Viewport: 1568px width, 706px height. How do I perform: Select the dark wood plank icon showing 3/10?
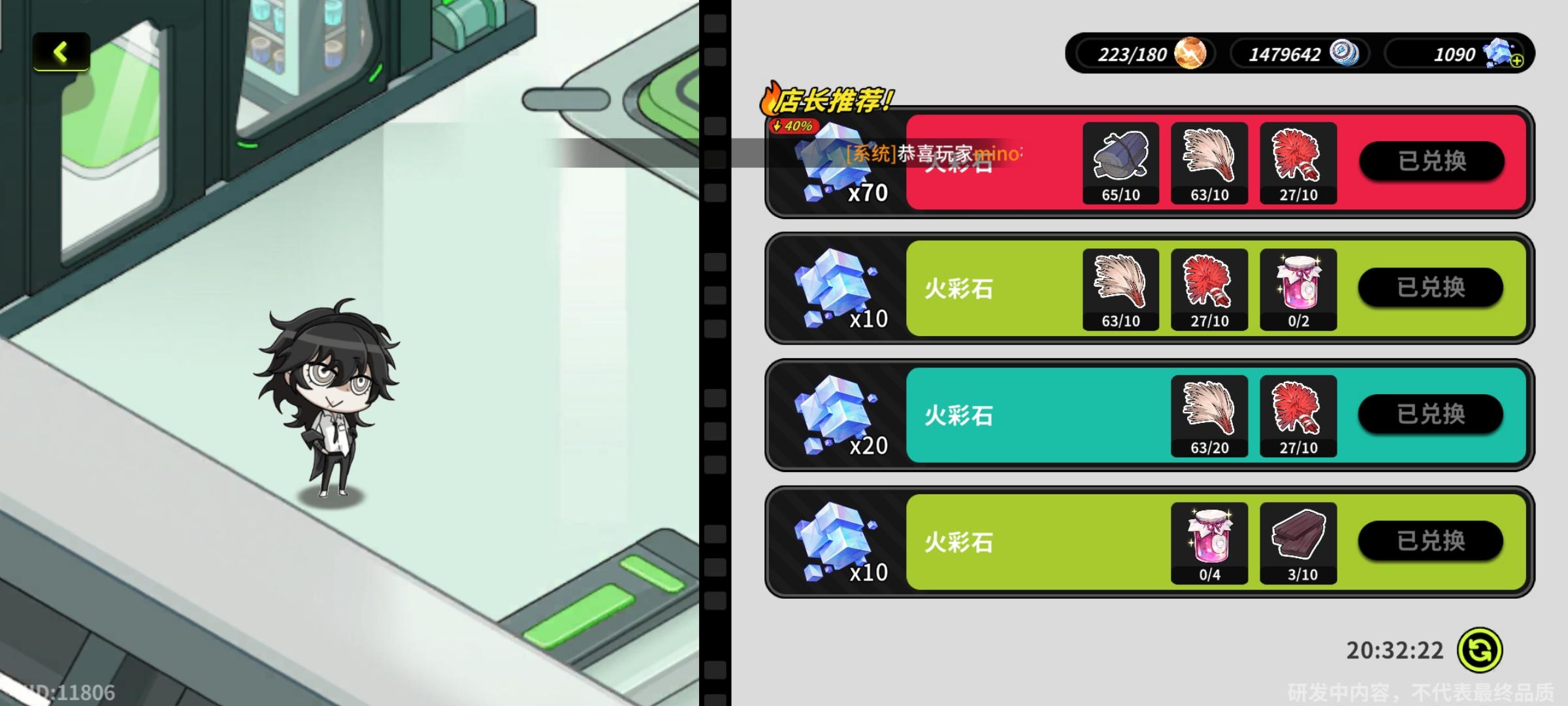[x=1299, y=538]
